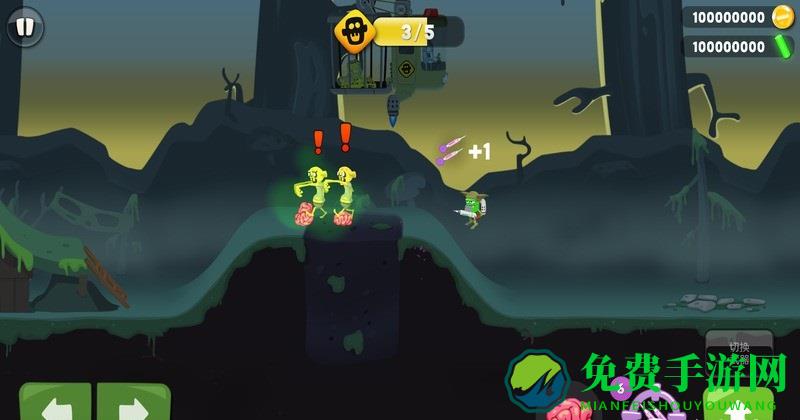Image resolution: width=800 pixels, height=420 pixels.
Task: Tap the 切换武器 switch weapon button
Action: [739, 350]
